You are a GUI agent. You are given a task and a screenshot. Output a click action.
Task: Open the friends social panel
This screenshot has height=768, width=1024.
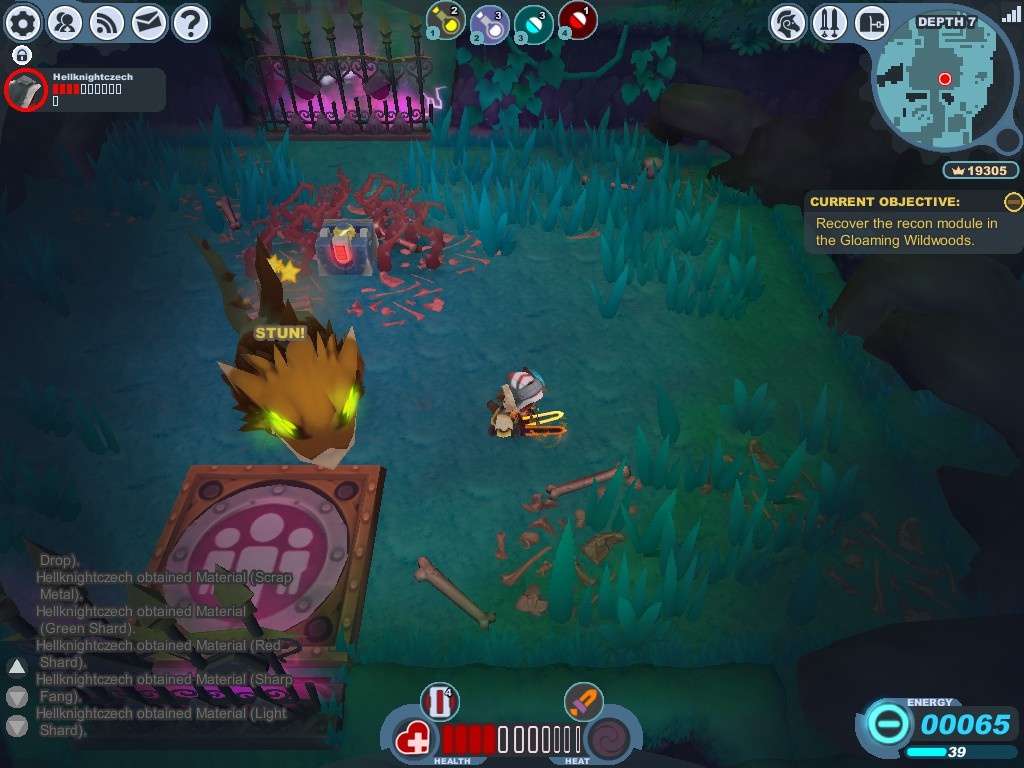click(65, 22)
